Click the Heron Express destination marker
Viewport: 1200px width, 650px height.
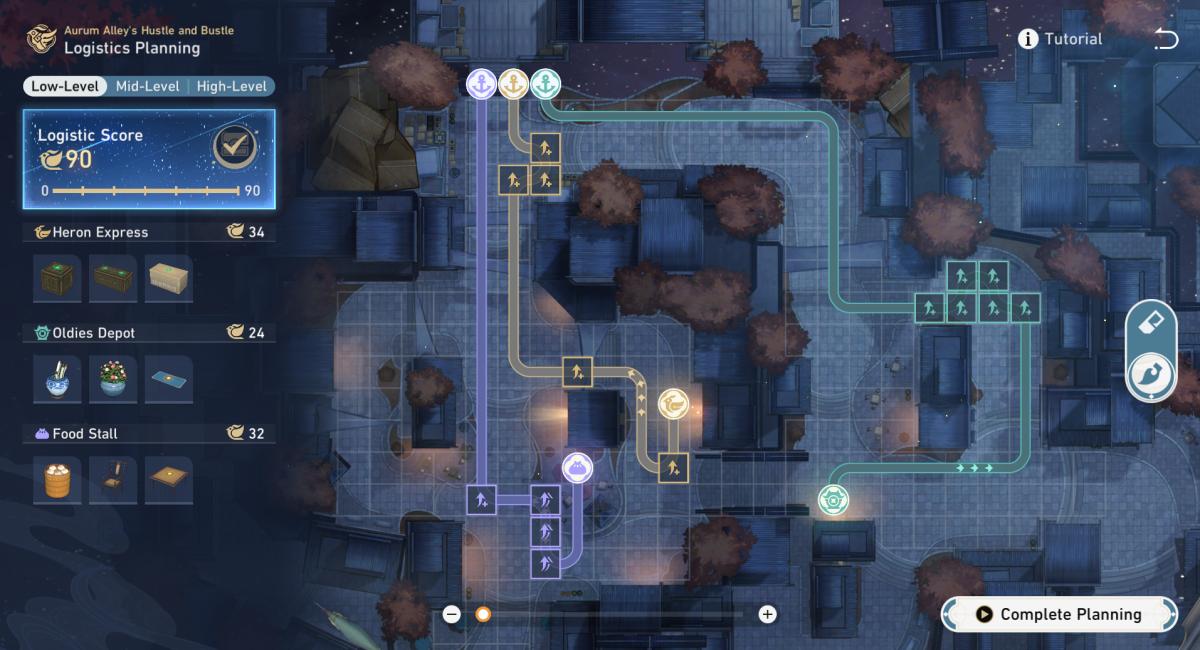point(673,404)
